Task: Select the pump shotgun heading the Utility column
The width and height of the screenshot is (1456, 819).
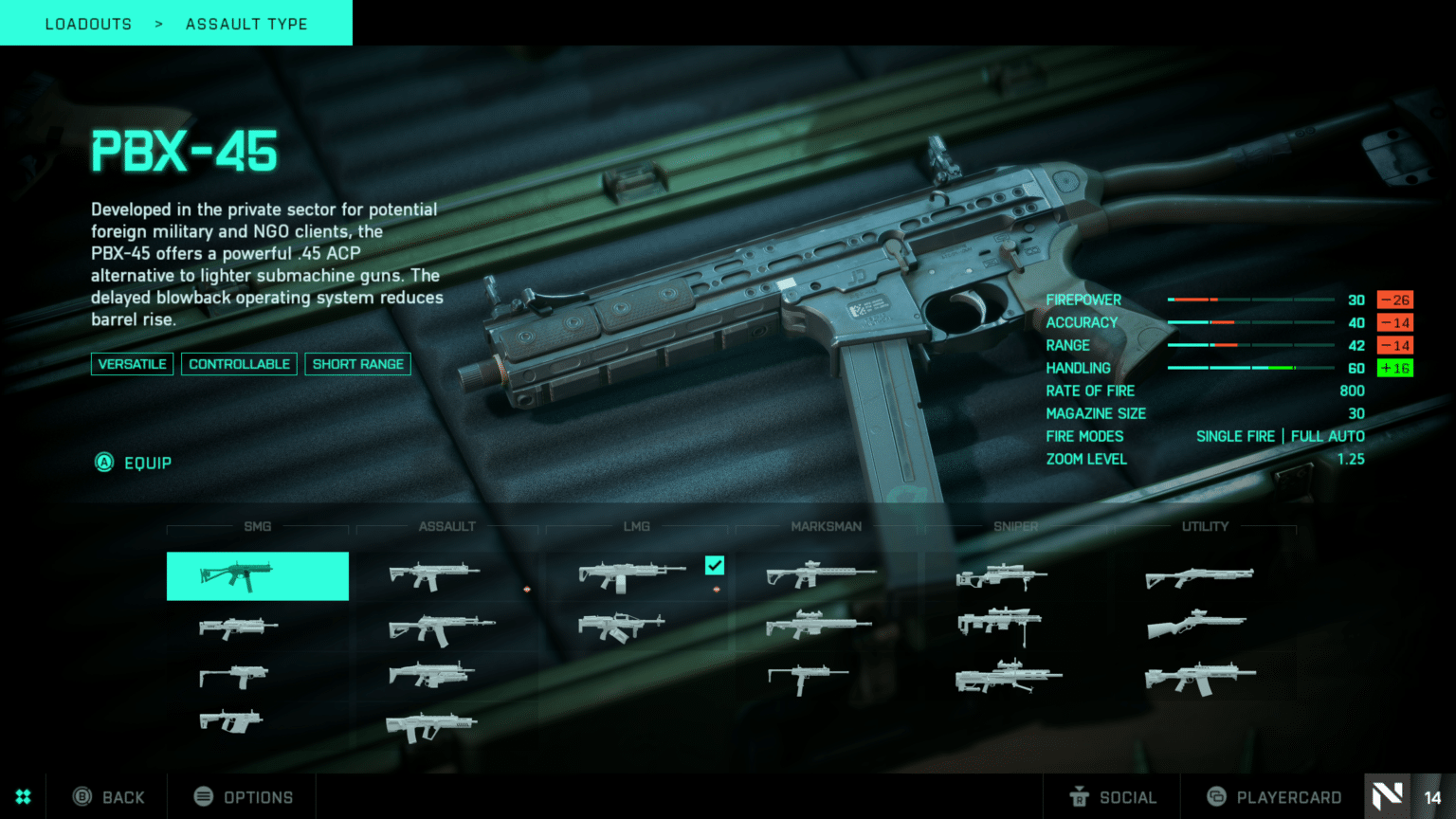Action: pyautogui.click(x=1199, y=576)
